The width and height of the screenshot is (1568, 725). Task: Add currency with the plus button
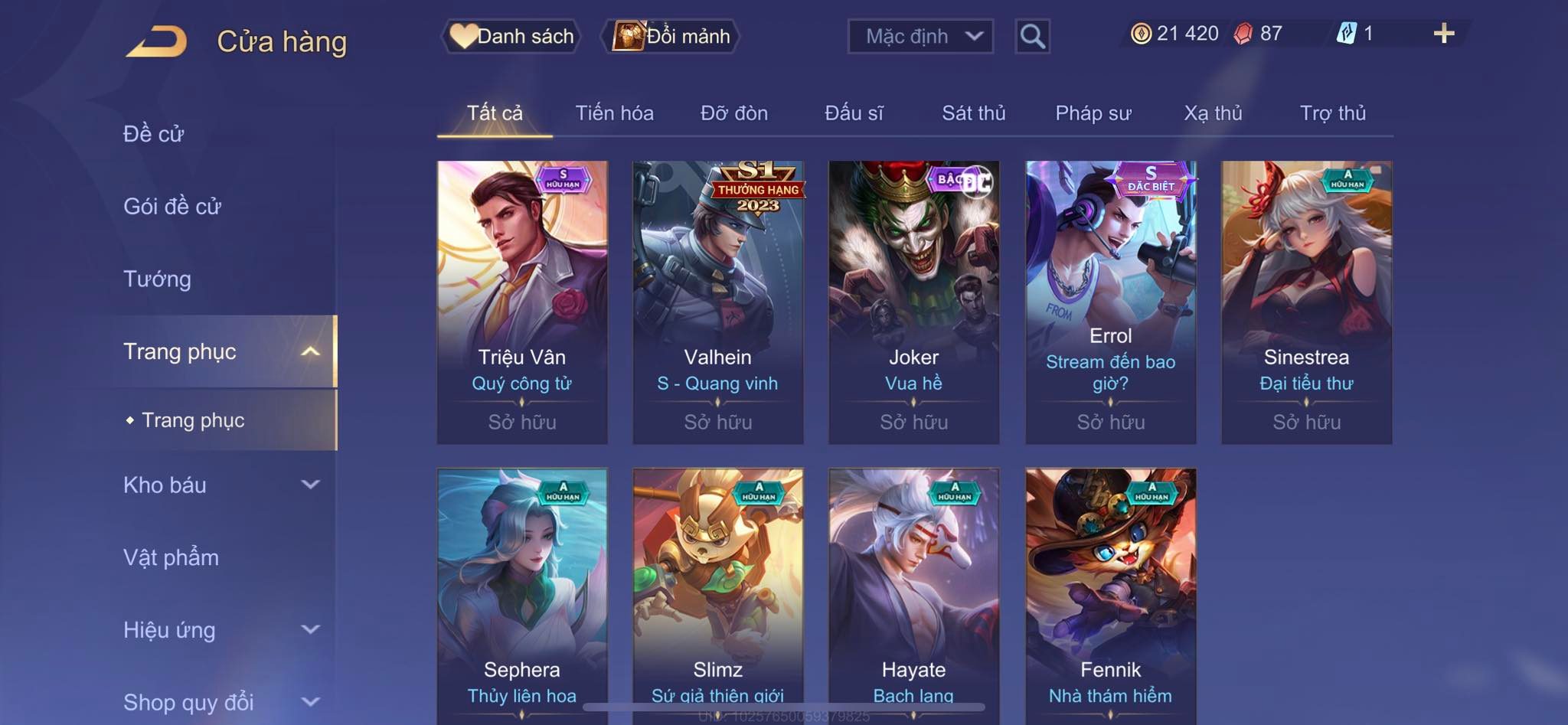[x=1443, y=34]
